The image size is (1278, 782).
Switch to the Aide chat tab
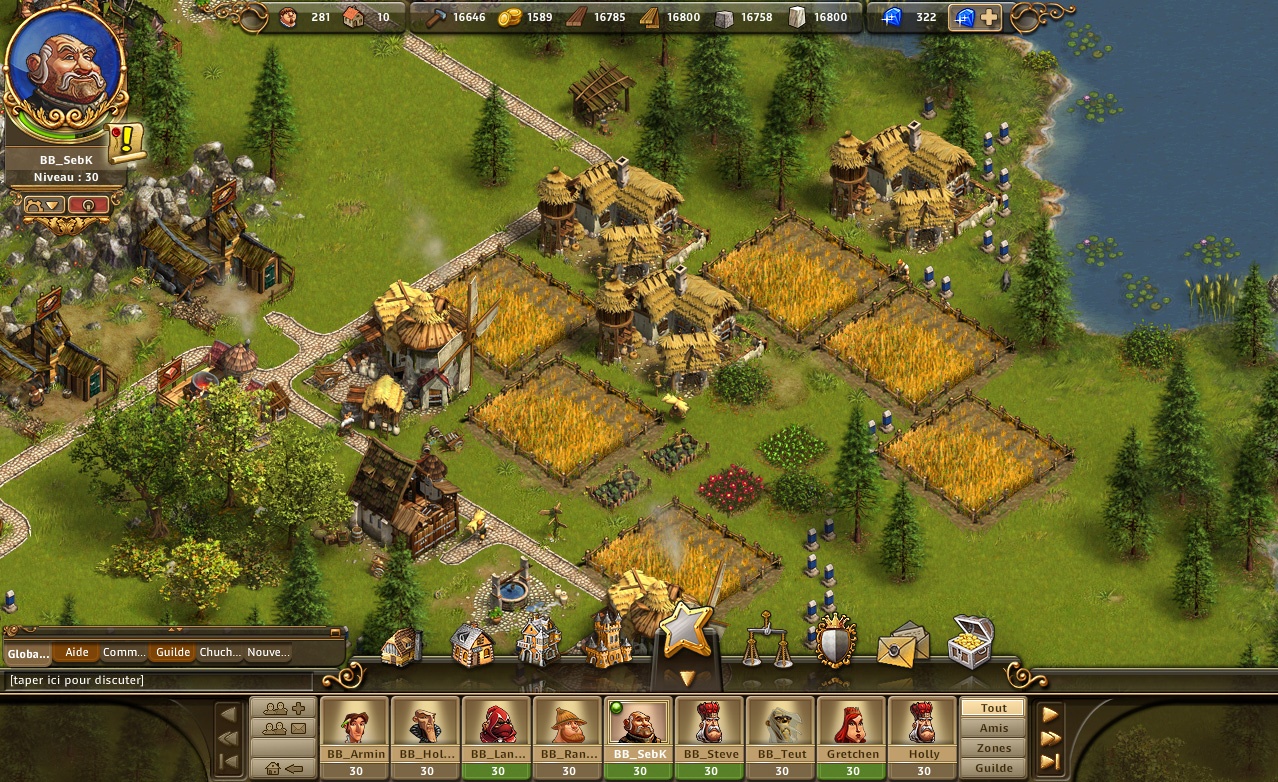pos(77,653)
